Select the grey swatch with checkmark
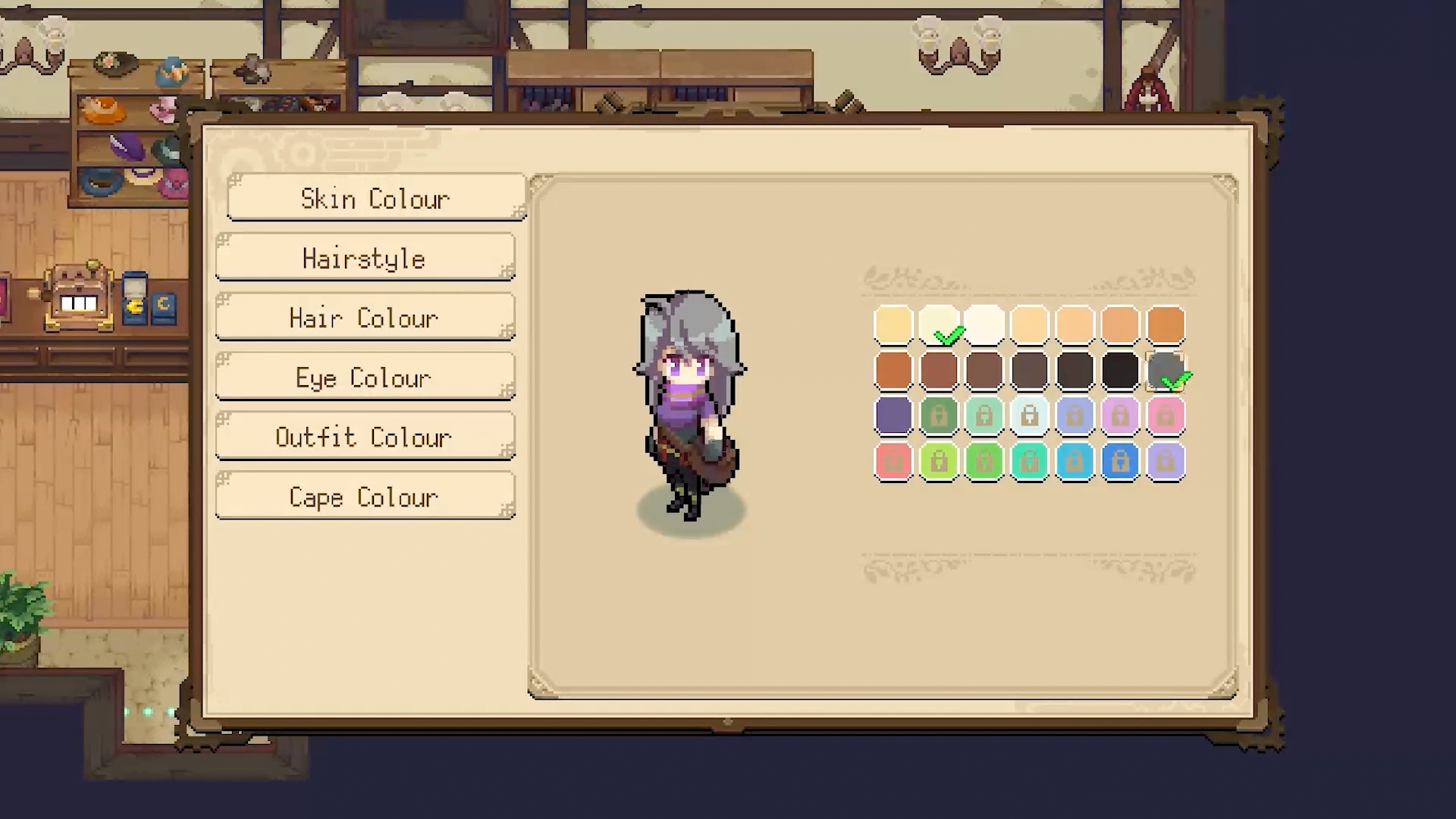 coord(1166,371)
